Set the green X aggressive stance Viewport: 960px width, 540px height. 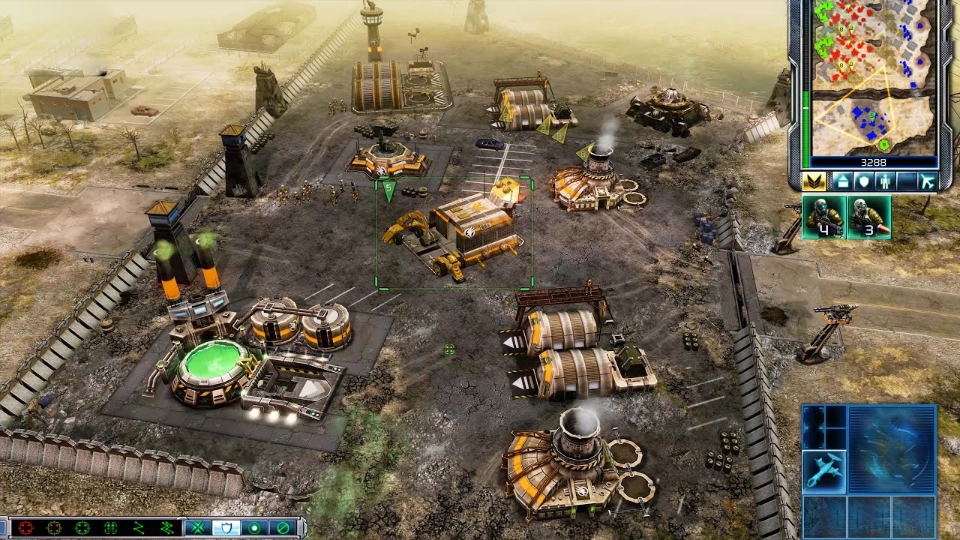198,528
